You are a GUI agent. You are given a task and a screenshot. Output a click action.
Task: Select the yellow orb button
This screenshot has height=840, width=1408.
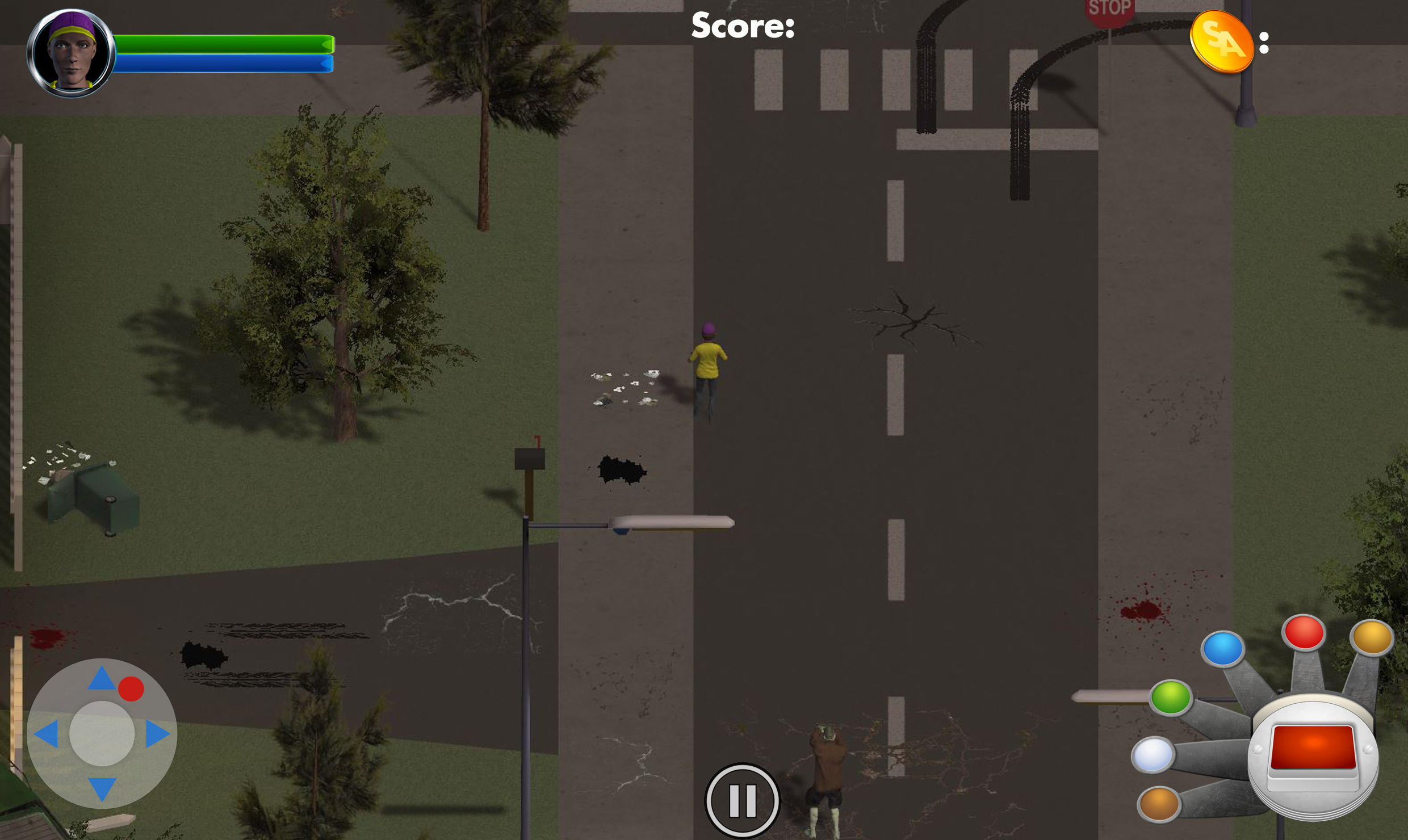click(x=1372, y=637)
